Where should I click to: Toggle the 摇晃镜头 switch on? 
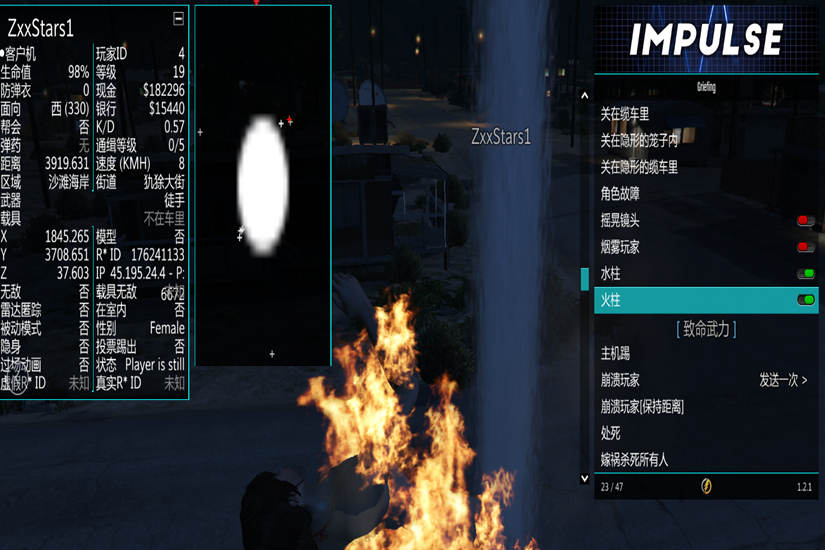(x=804, y=220)
